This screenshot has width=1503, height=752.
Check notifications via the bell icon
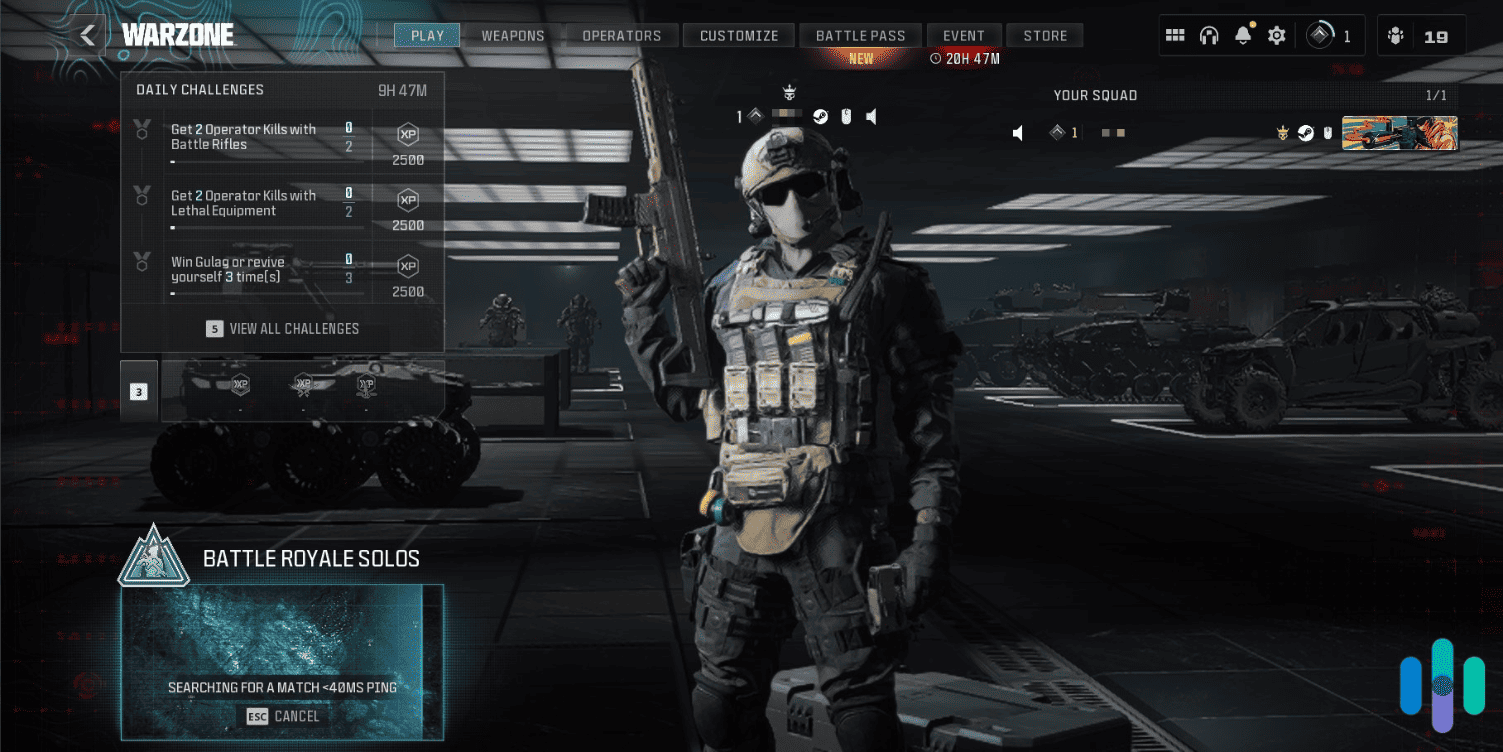point(1242,34)
